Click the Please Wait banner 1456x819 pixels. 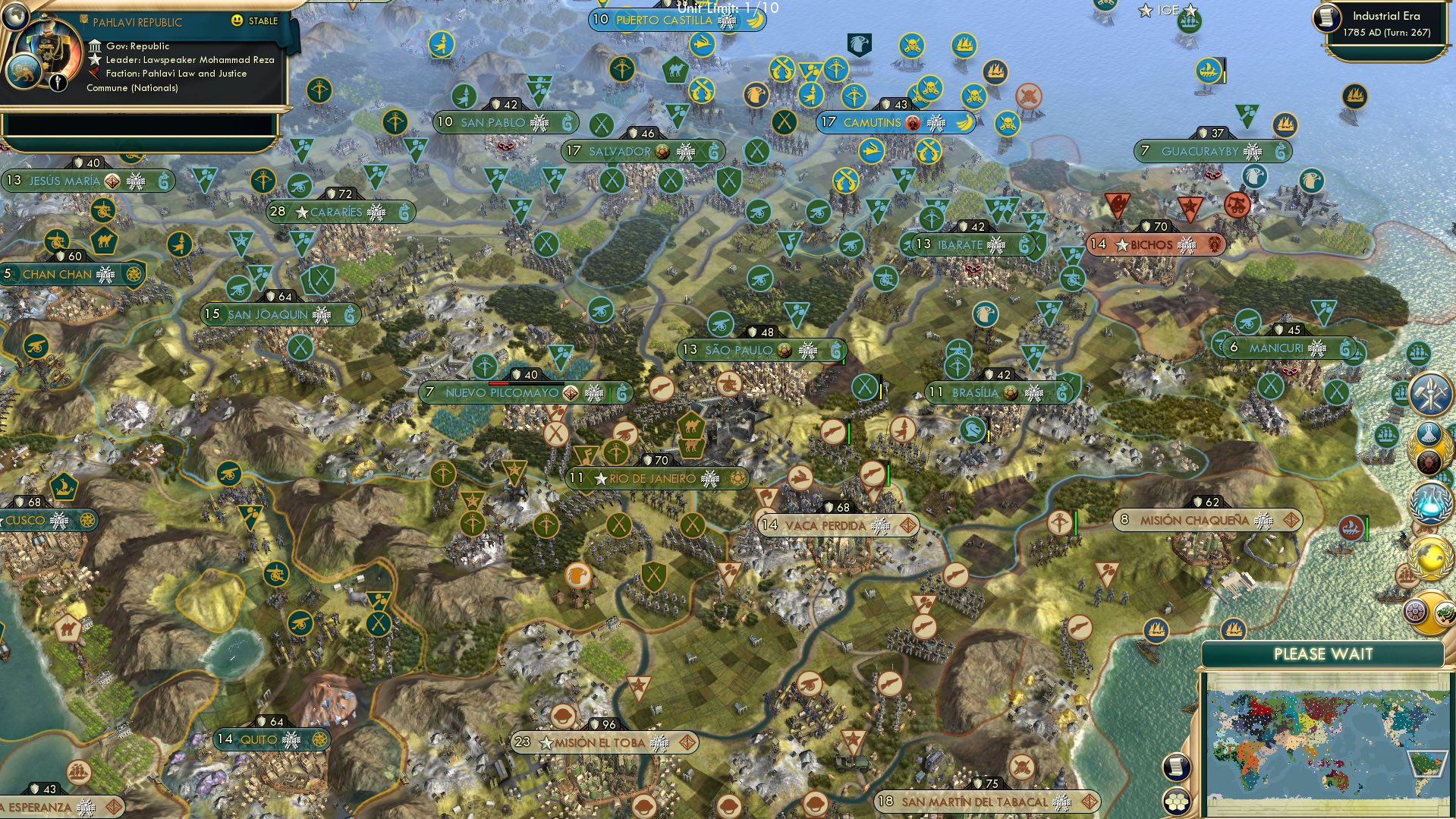click(x=1325, y=654)
